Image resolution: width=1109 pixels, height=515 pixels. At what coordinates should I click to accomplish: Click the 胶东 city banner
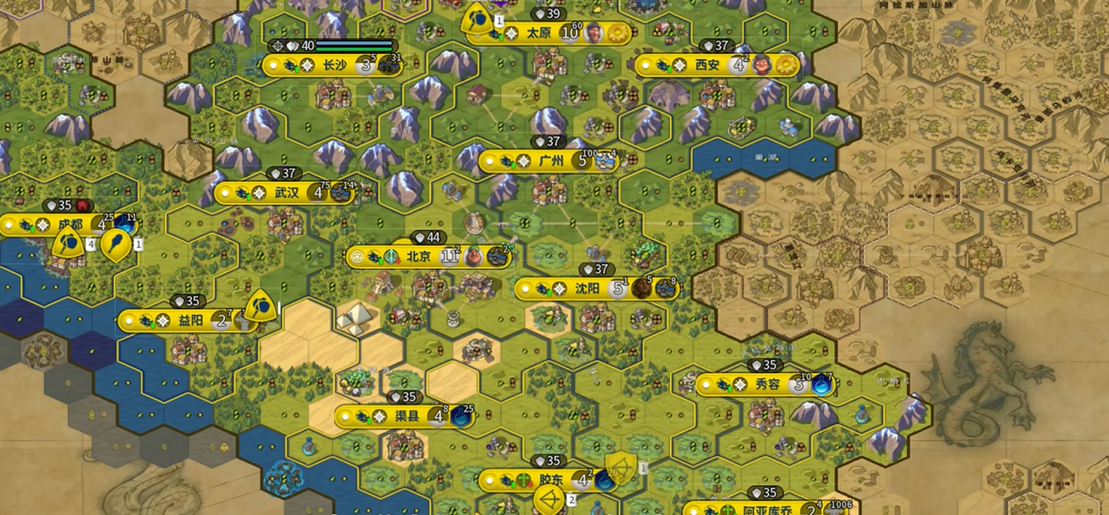click(x=551, y=480)
